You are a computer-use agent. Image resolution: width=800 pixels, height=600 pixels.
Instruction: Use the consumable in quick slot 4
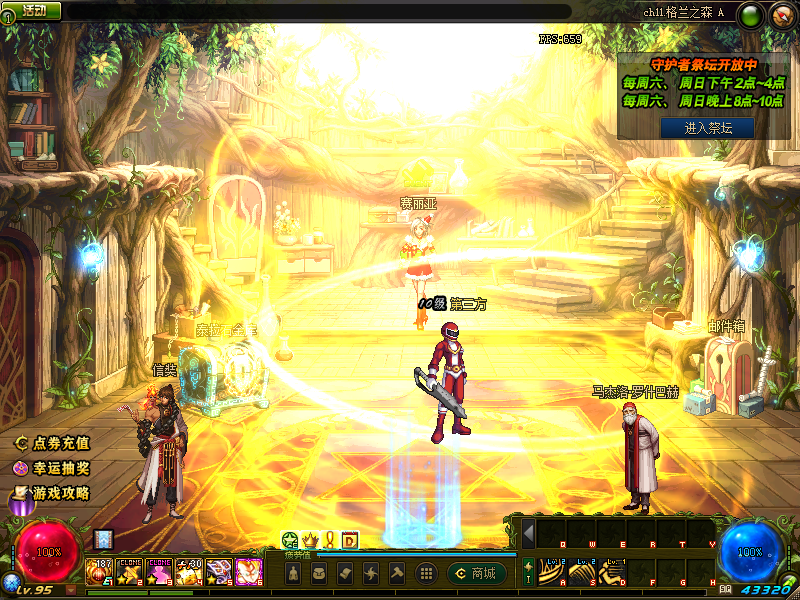(x=190, y=572)
